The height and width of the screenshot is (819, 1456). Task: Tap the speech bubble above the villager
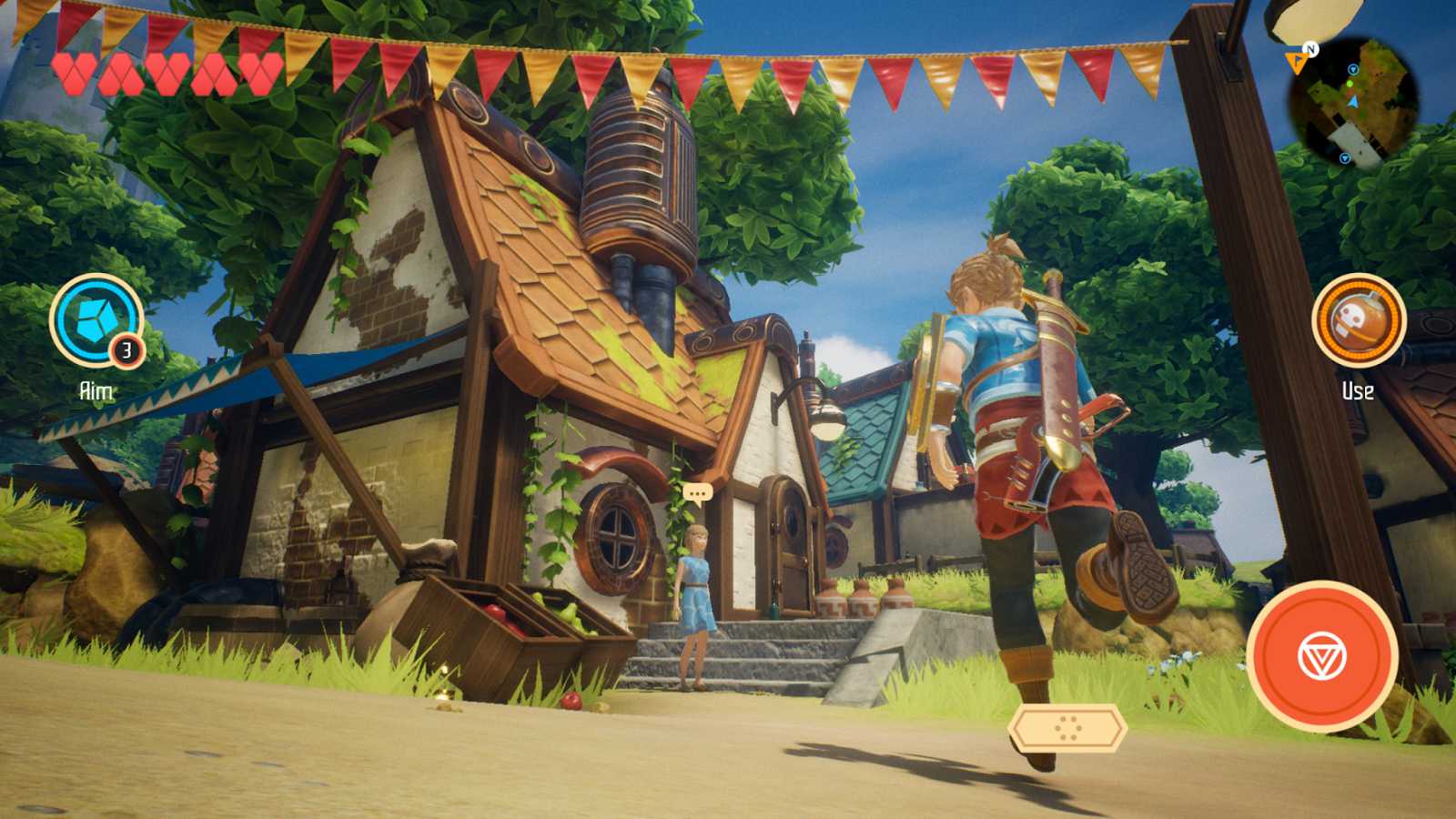click(696, 492)
